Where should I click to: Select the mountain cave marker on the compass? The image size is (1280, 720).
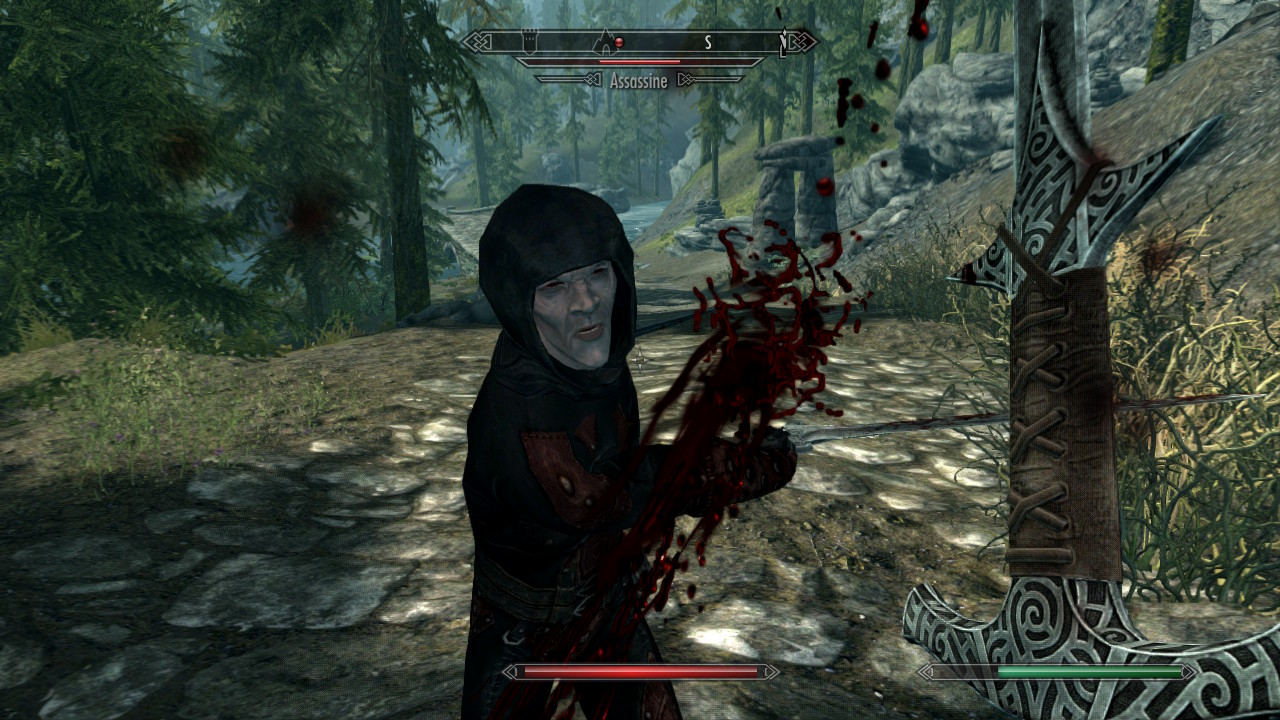click(x=604, y=41)
